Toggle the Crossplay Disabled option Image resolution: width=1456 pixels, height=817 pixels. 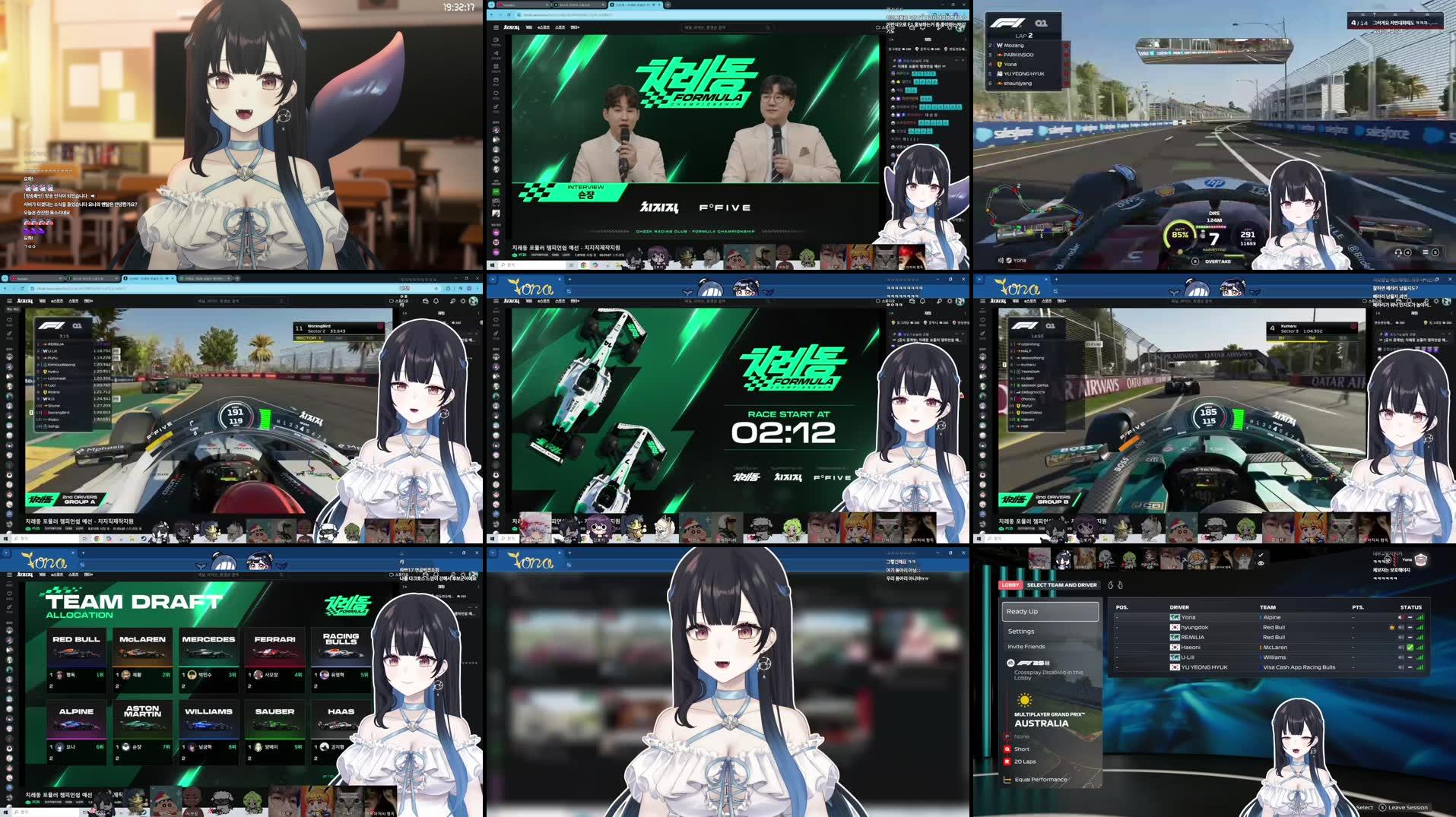(1049, 673)
